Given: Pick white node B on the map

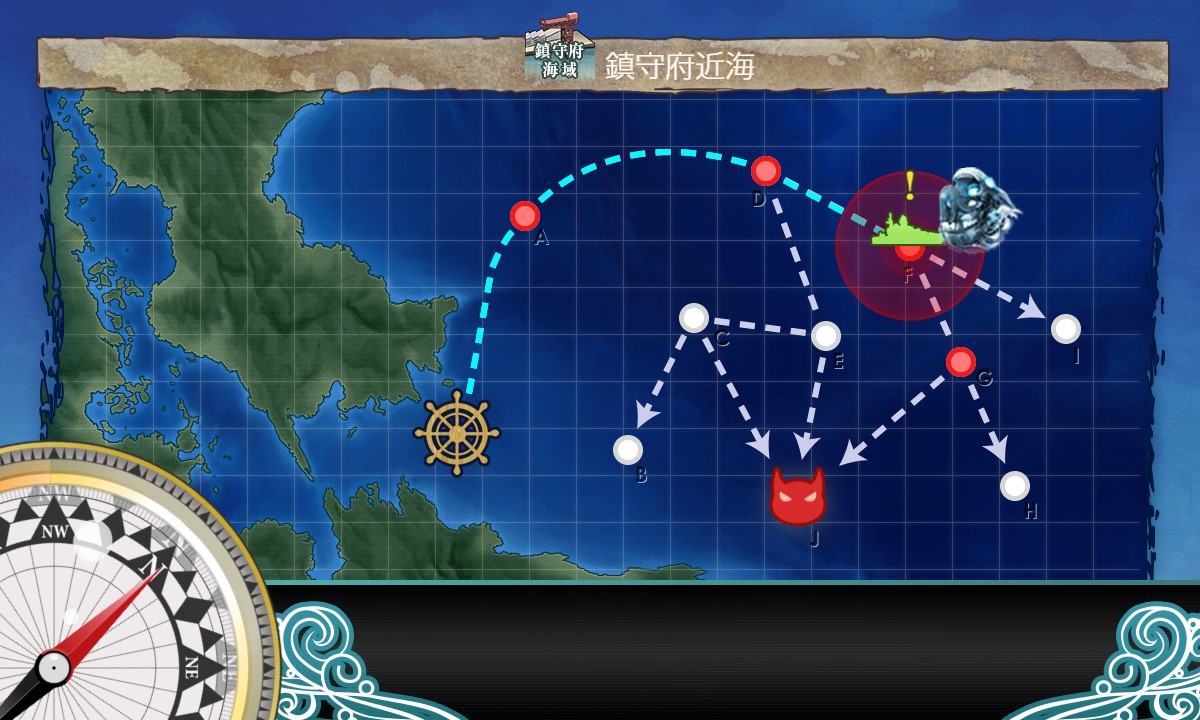Looking at the screenshot, I should [628, 450].
